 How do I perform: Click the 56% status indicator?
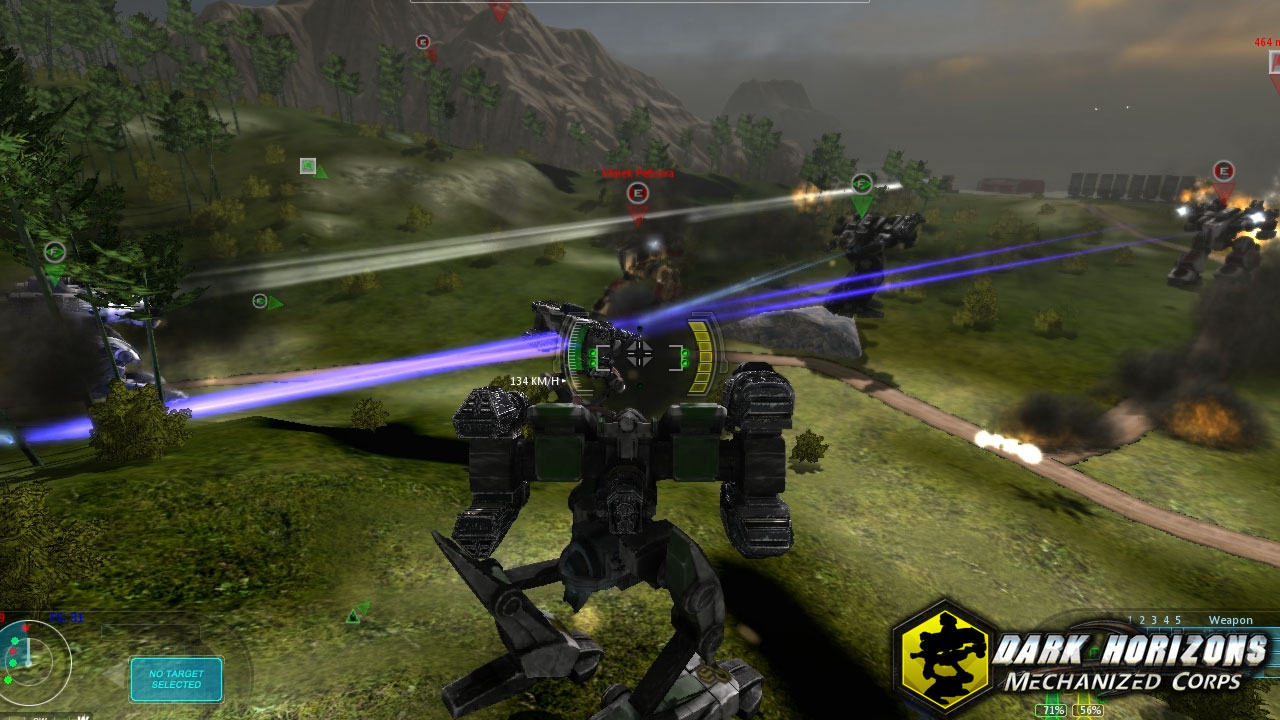pyautogui.click(x=1090, y=710)
